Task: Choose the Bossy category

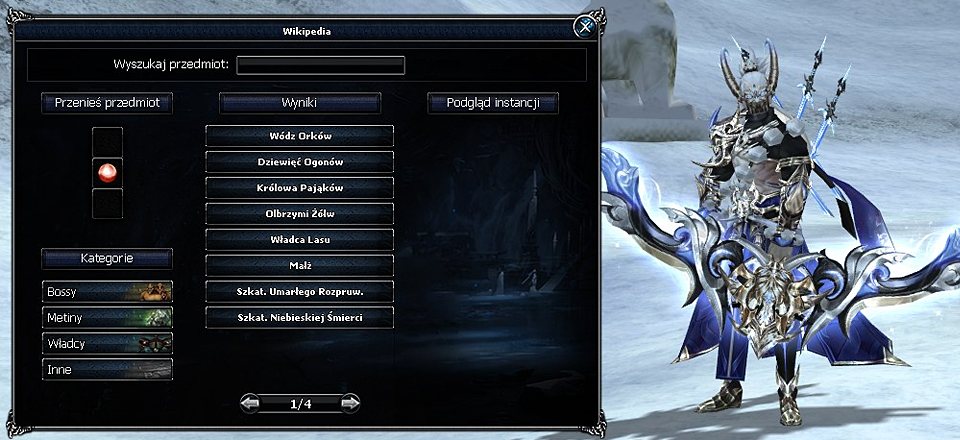Action: point(107,291)
